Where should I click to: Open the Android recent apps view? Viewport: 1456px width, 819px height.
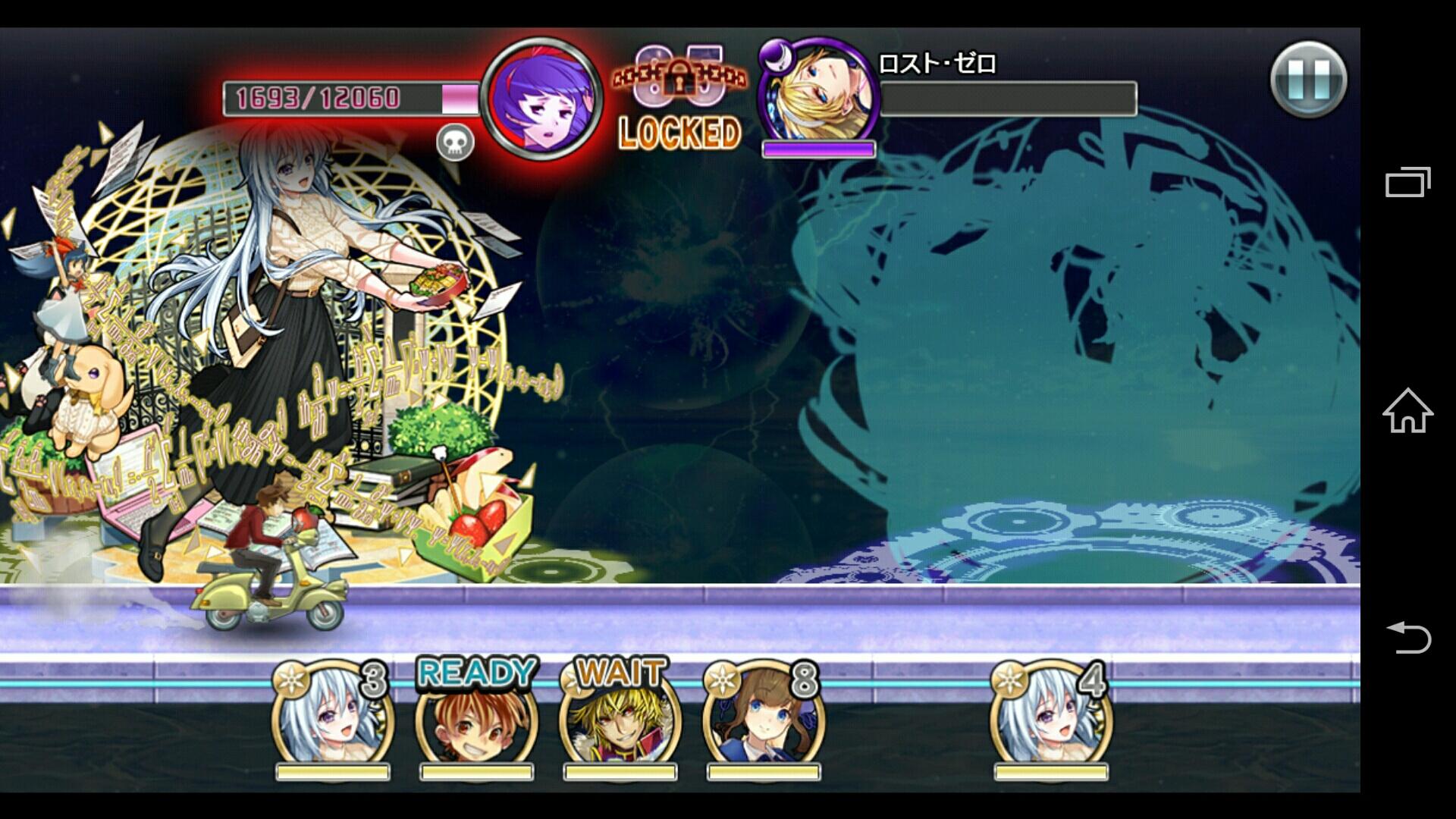pyautogui.click(x=1407, y=182)
